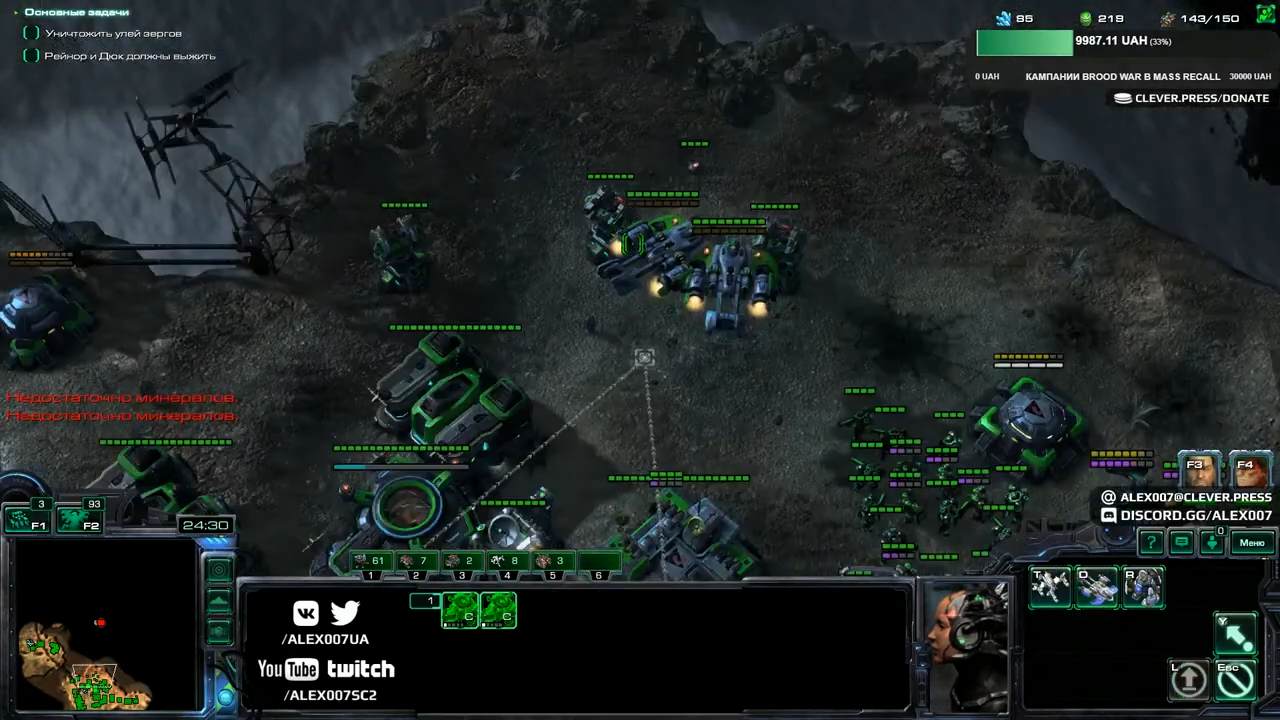Viewport: 1280px width, 720px height.
Task: Open the chat message log button
Action: 1182,542
